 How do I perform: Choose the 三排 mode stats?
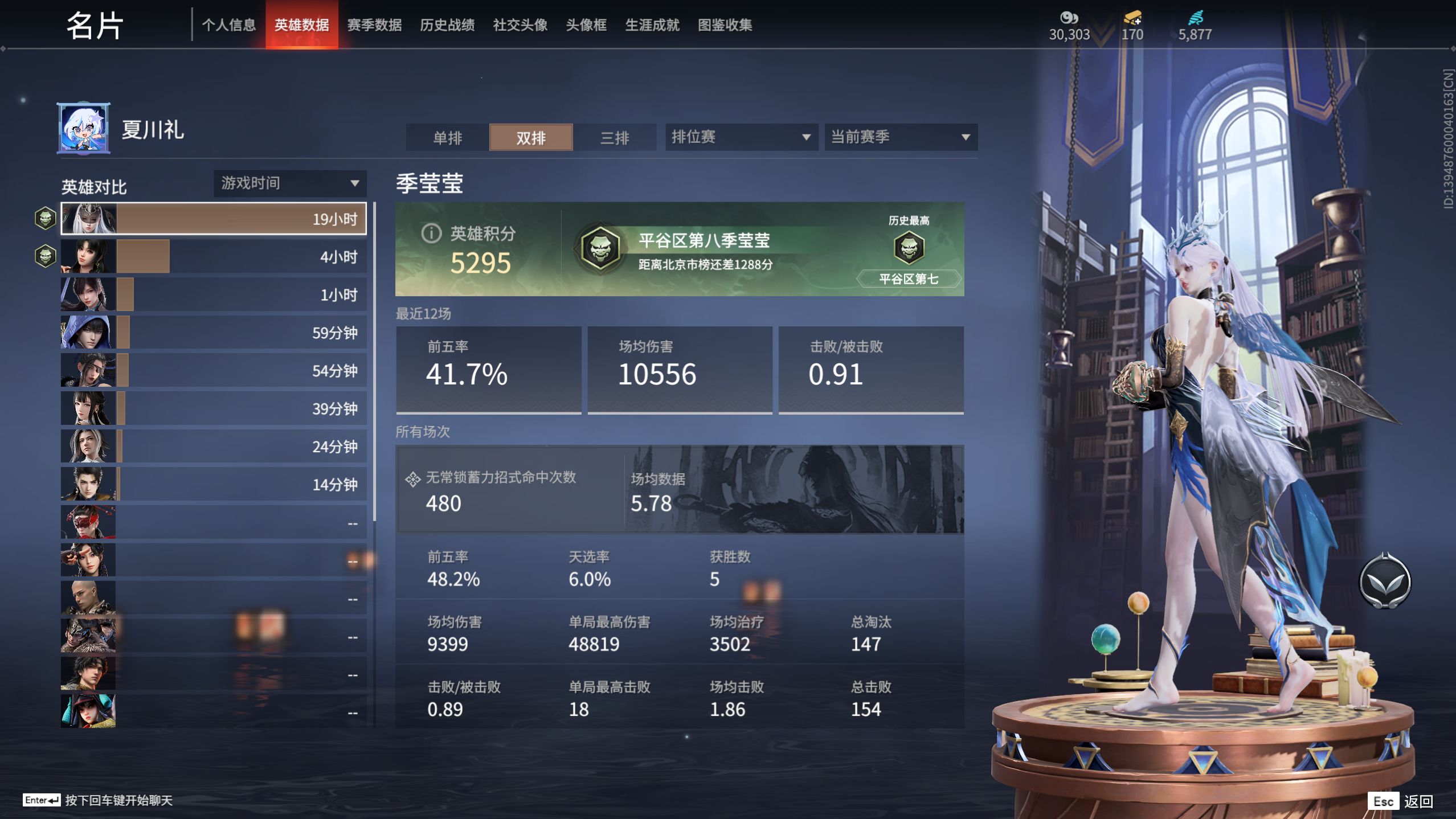(x=615, y=138)
